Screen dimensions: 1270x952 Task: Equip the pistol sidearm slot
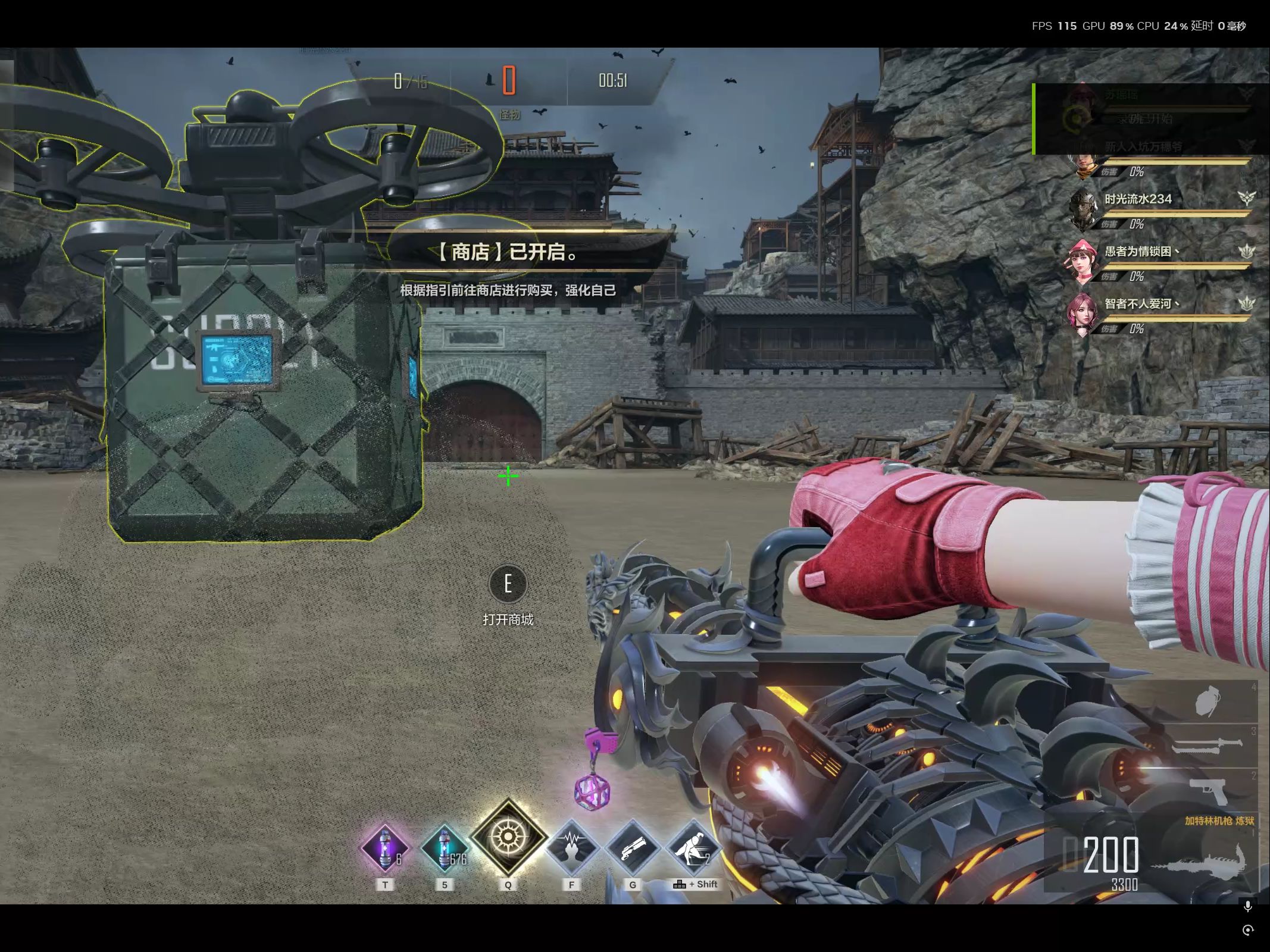click(x=1208, y=790)
